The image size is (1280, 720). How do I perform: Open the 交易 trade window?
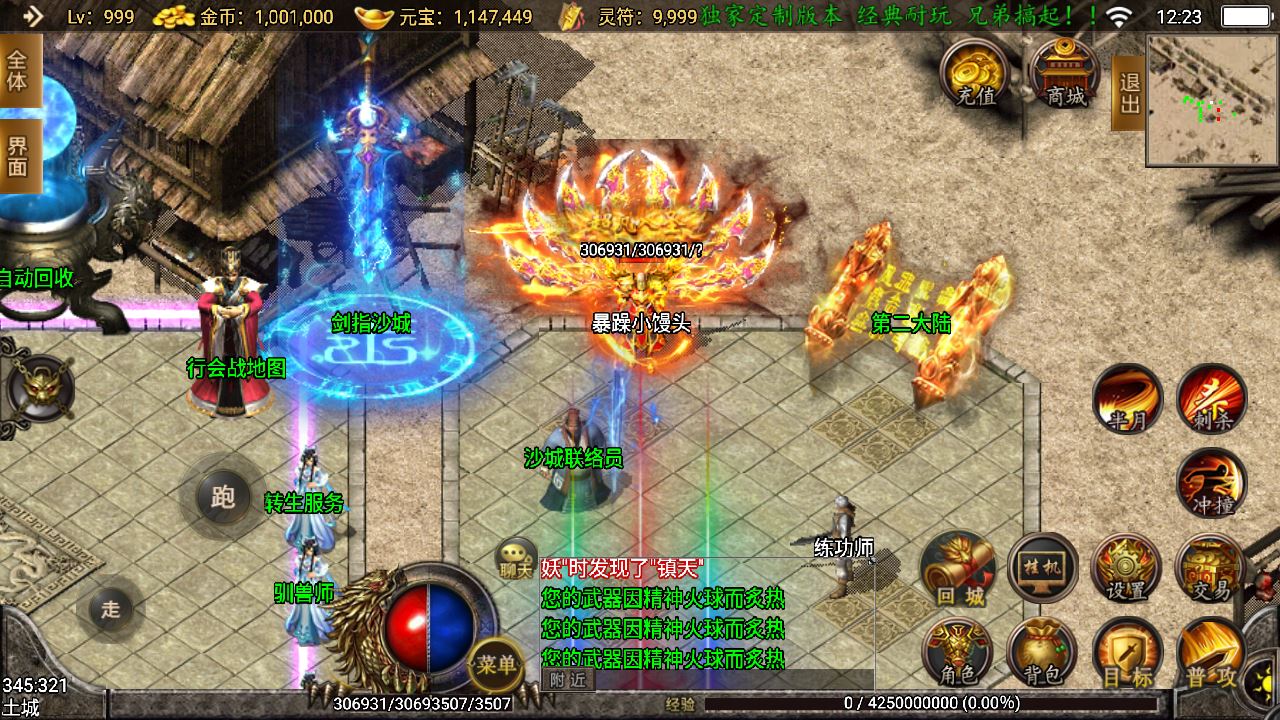pos(1211,568)
